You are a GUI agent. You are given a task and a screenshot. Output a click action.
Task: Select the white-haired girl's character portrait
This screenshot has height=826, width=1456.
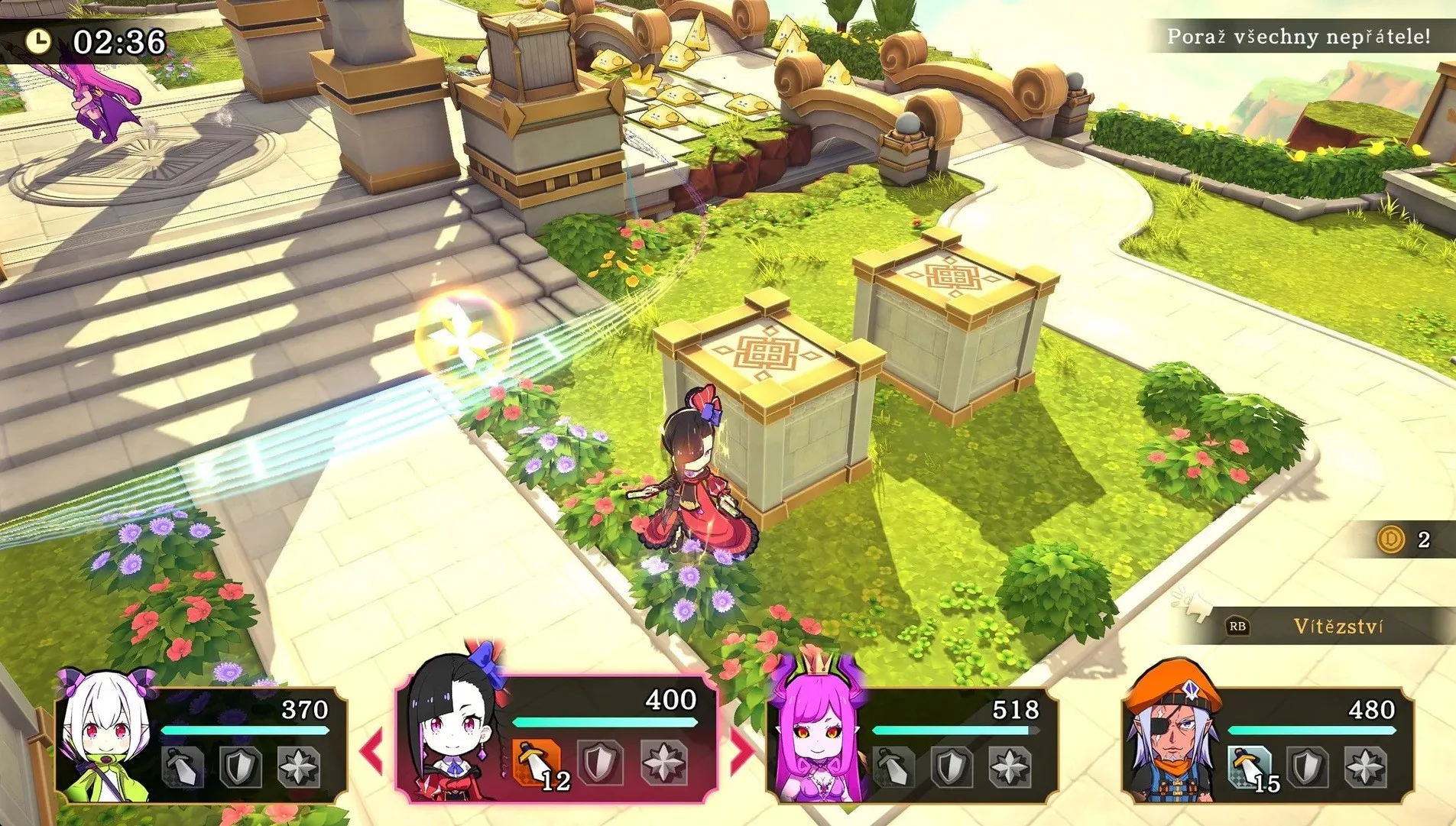pos(107,737)
